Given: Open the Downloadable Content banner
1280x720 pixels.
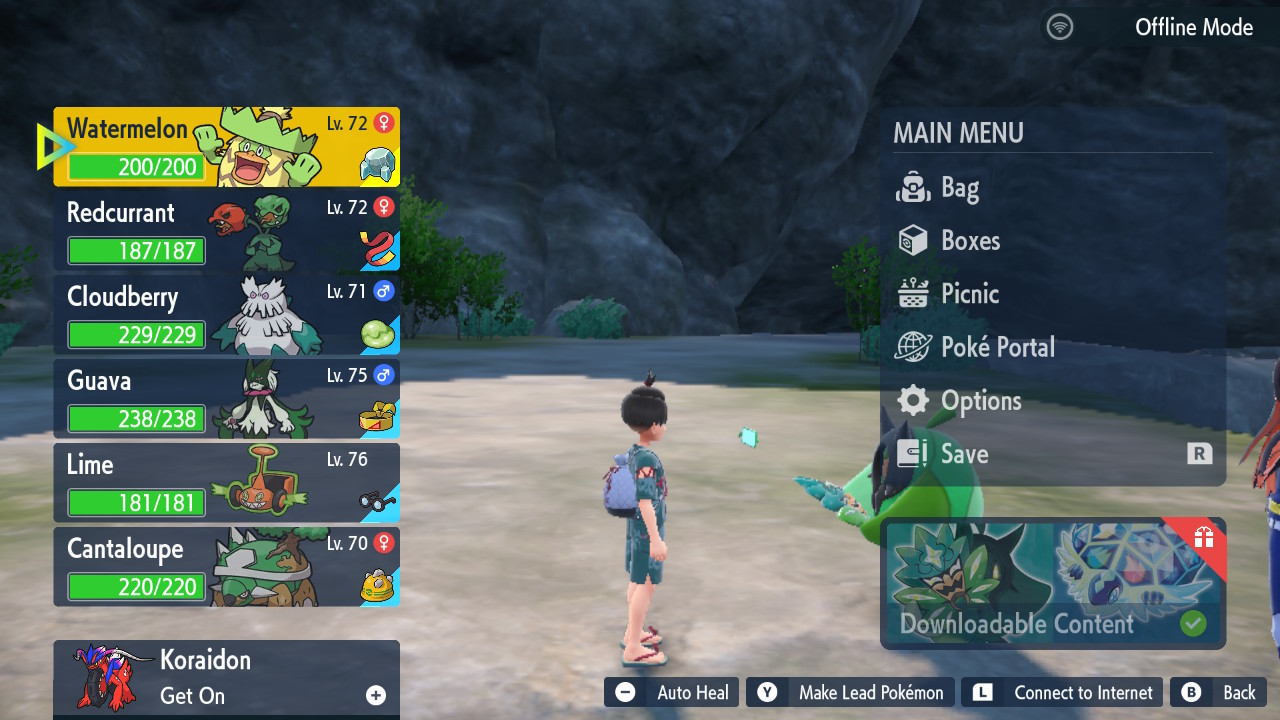Looking at the screenshot, I should (1053, 584).
